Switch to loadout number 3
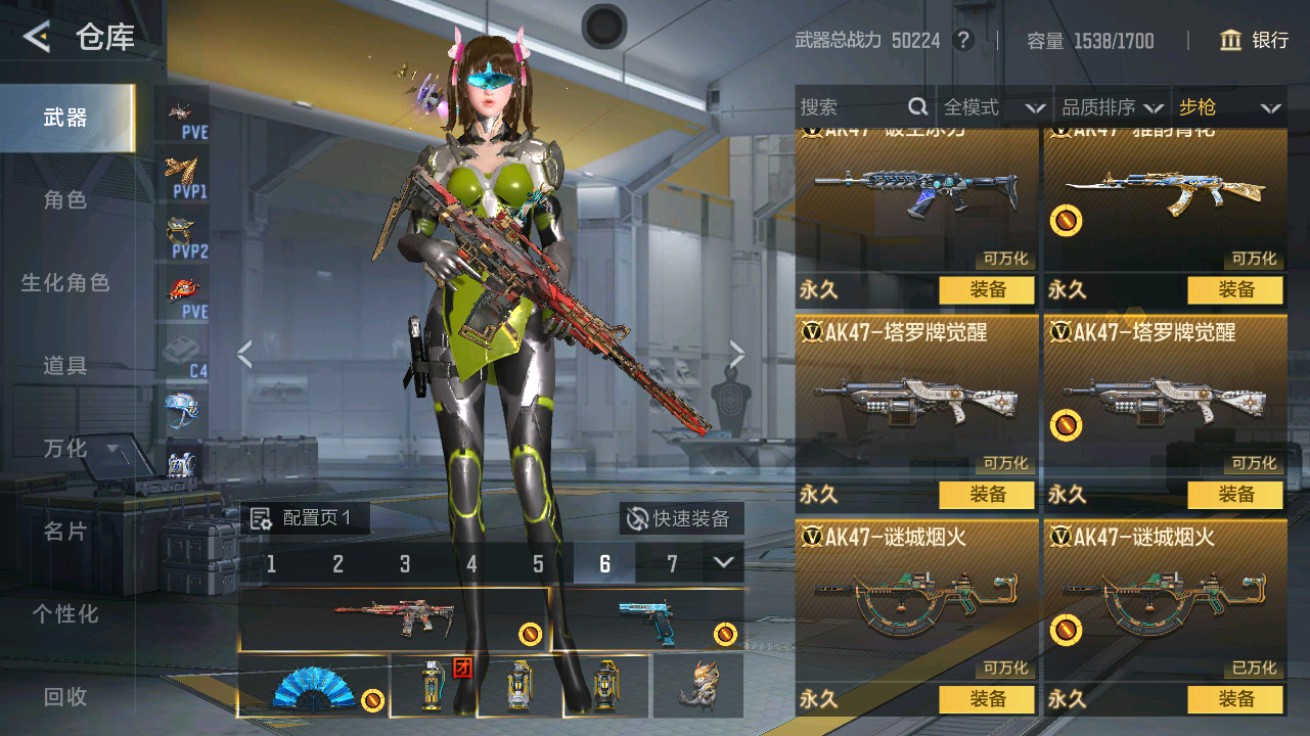 pyautogui.click(x=405, y=564)
